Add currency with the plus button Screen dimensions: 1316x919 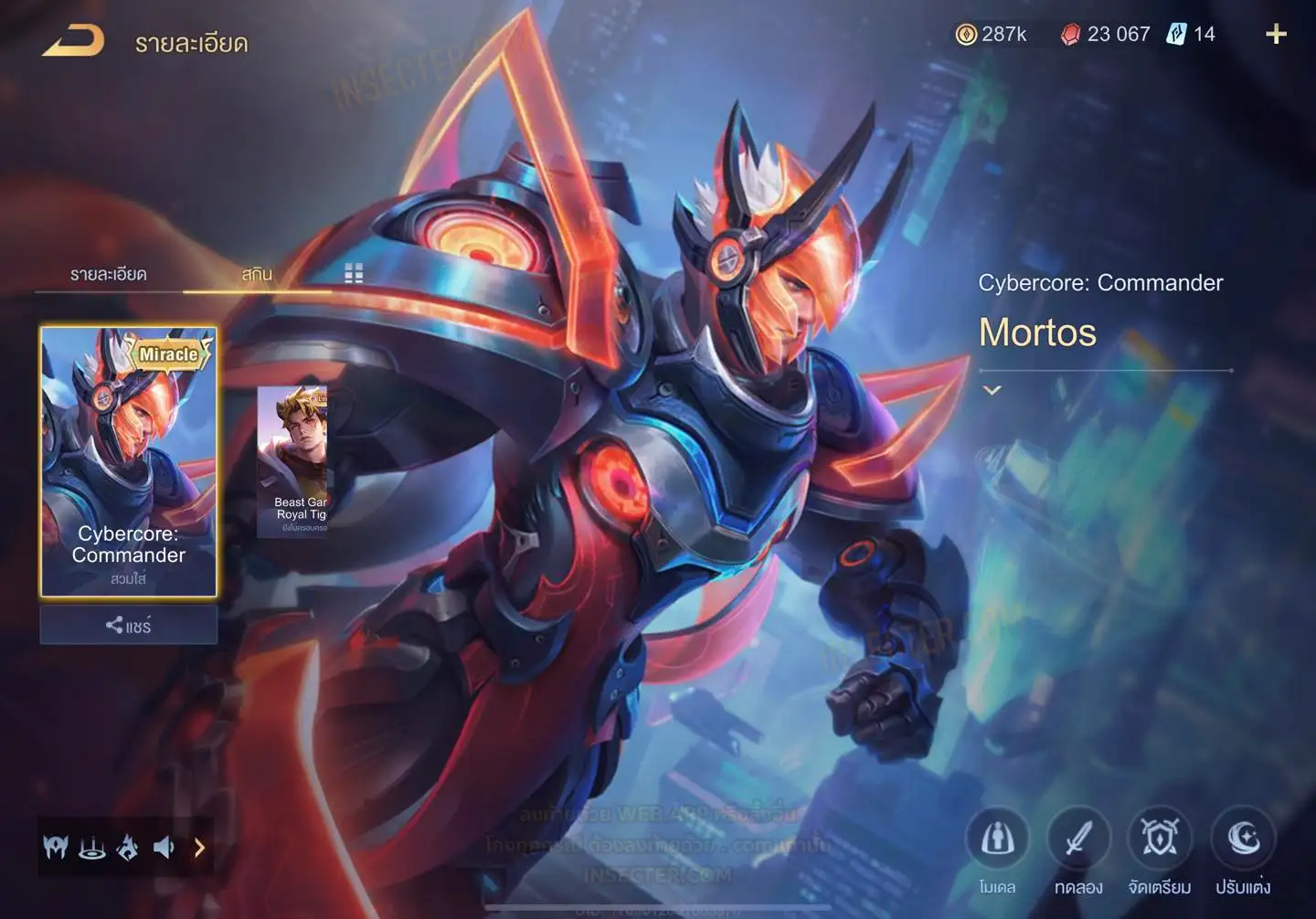pos(1276,35)
